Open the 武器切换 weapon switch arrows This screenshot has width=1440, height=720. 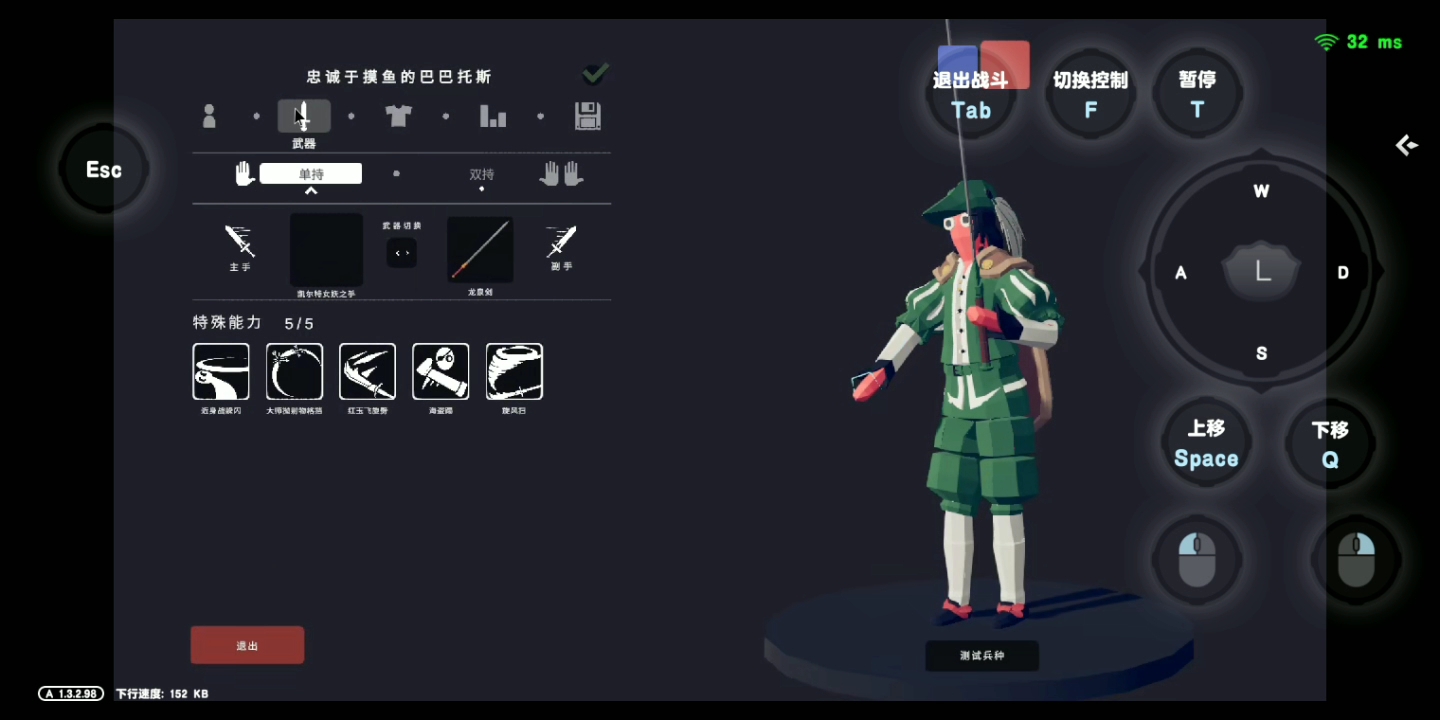pyautogui.click(x=402, y=253)
